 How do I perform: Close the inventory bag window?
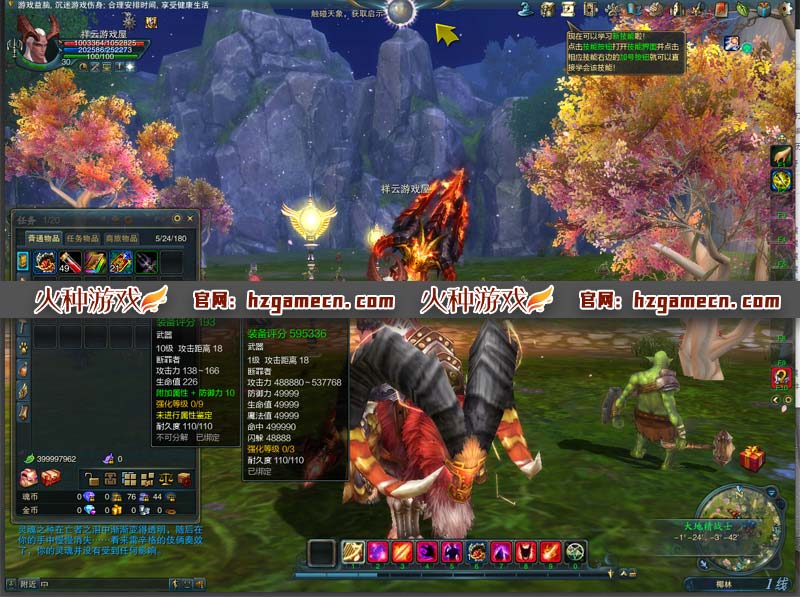[189, 218]
